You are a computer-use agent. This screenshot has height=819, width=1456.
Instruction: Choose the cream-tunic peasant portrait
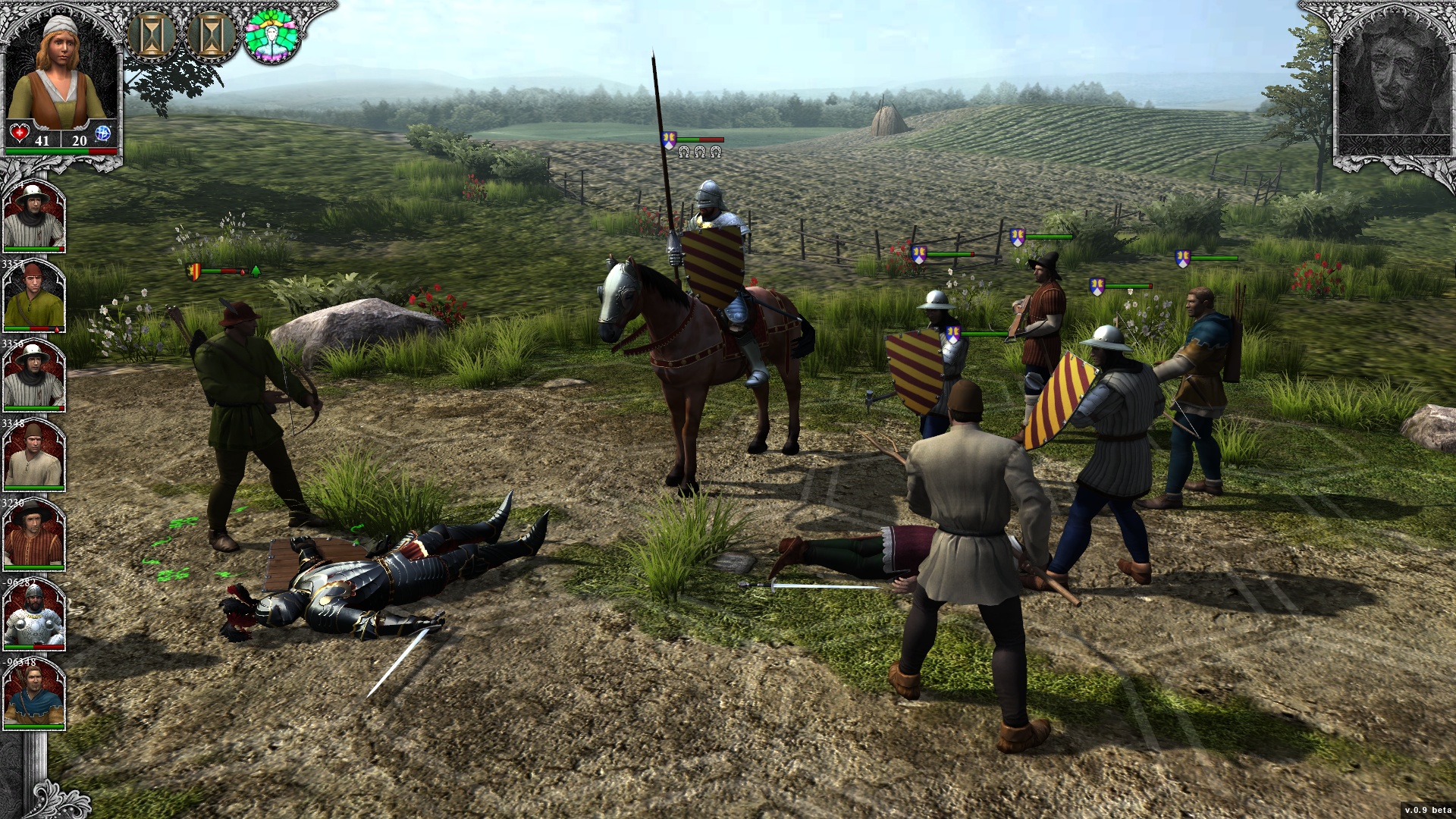click(x=33, y=455)
